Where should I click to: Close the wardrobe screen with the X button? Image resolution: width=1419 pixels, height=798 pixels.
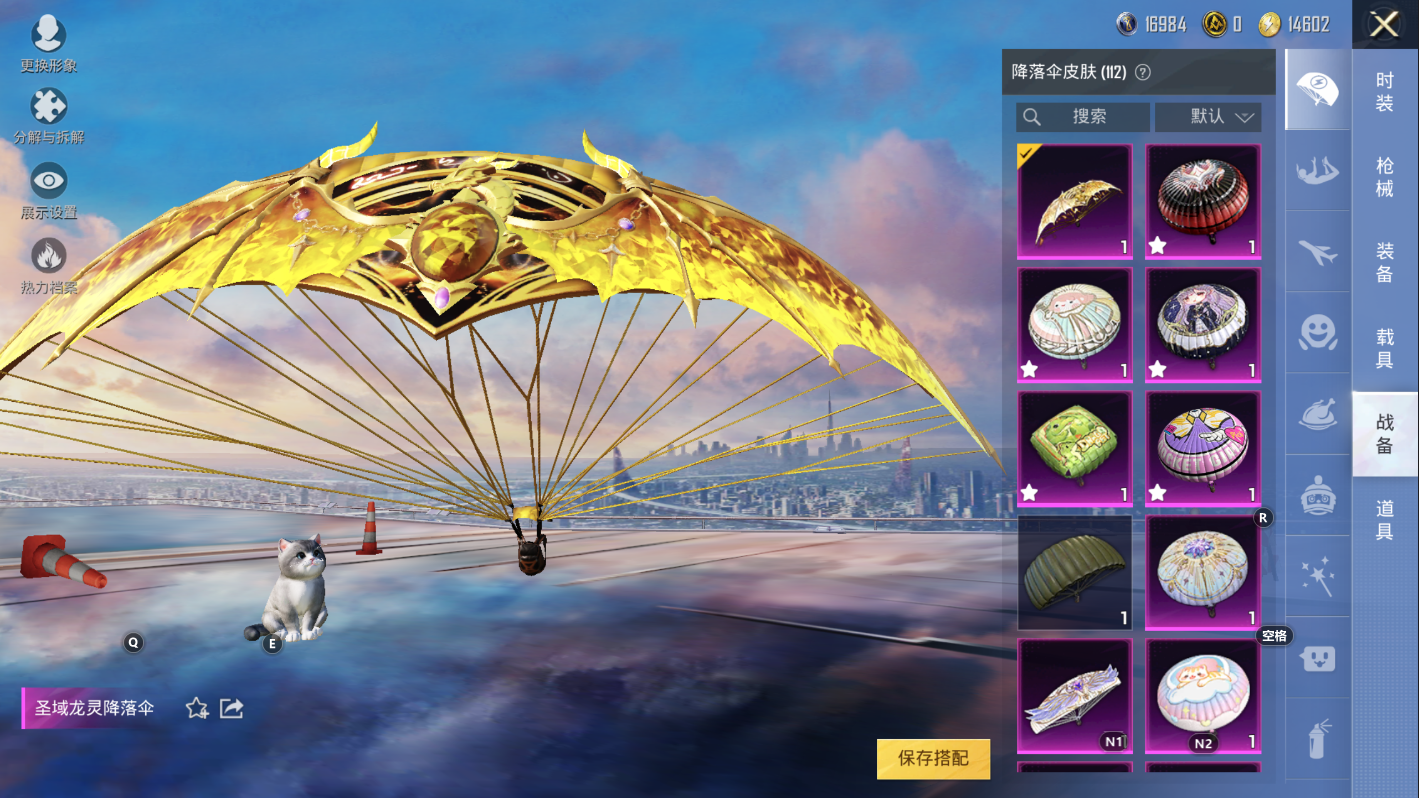point(1384,25)
